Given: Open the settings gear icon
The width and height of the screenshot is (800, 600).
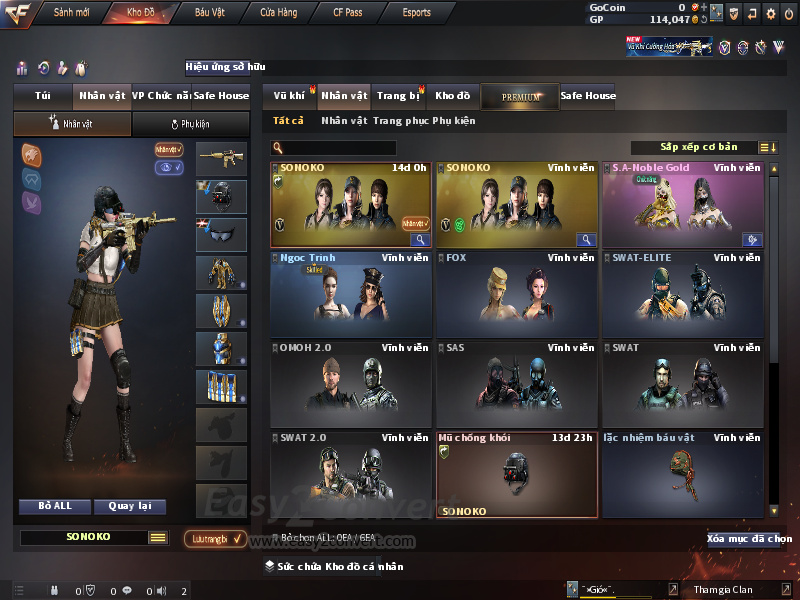Looking at the screenshot, I should 770,13.
